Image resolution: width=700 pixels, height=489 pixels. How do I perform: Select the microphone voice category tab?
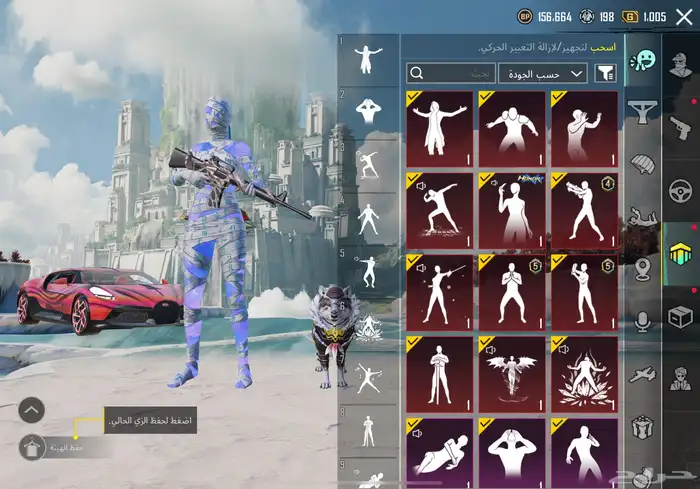641,320
